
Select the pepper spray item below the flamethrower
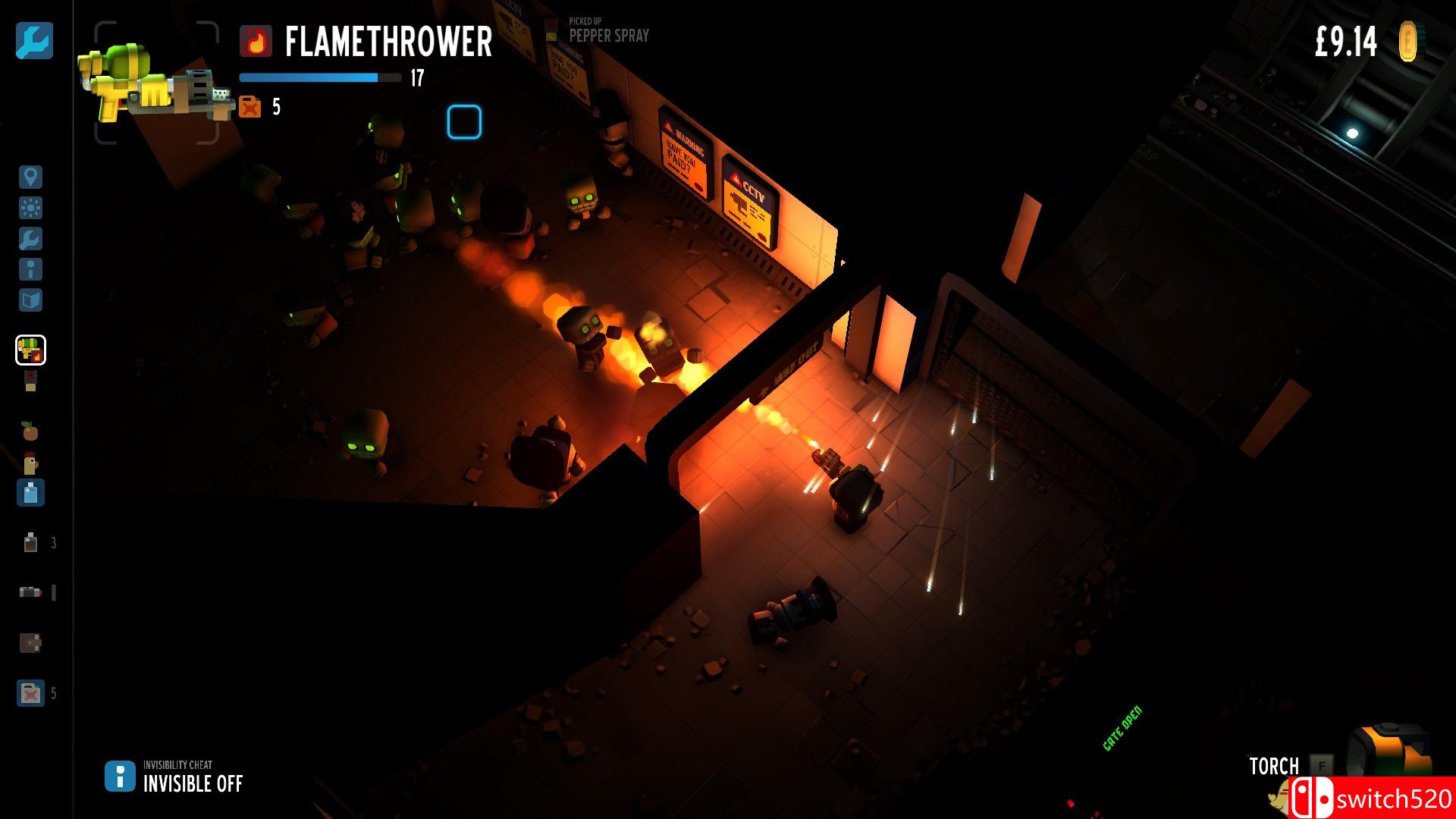tap(30, 380)
